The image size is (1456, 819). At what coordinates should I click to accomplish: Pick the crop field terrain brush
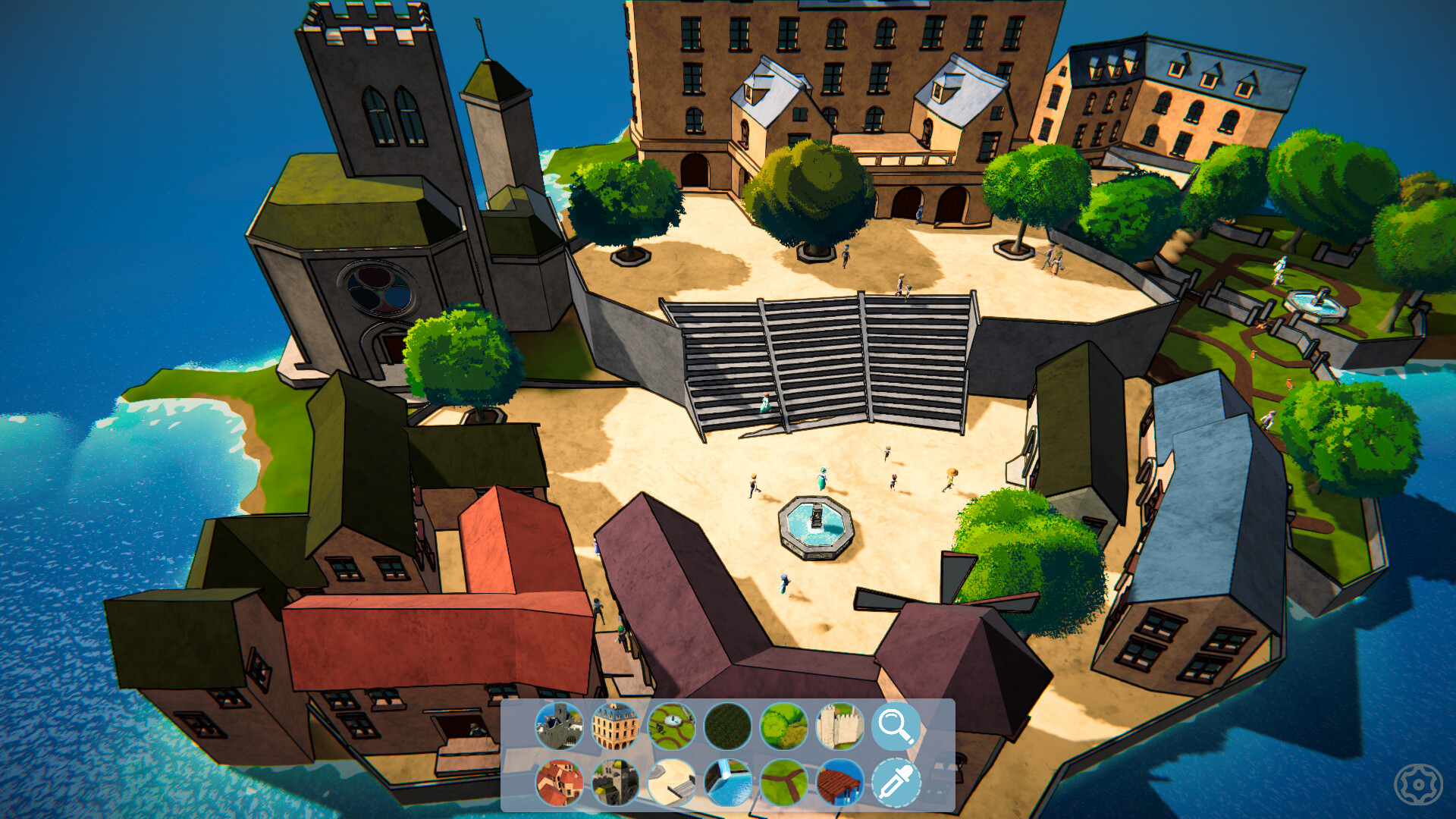coord(726,726)
